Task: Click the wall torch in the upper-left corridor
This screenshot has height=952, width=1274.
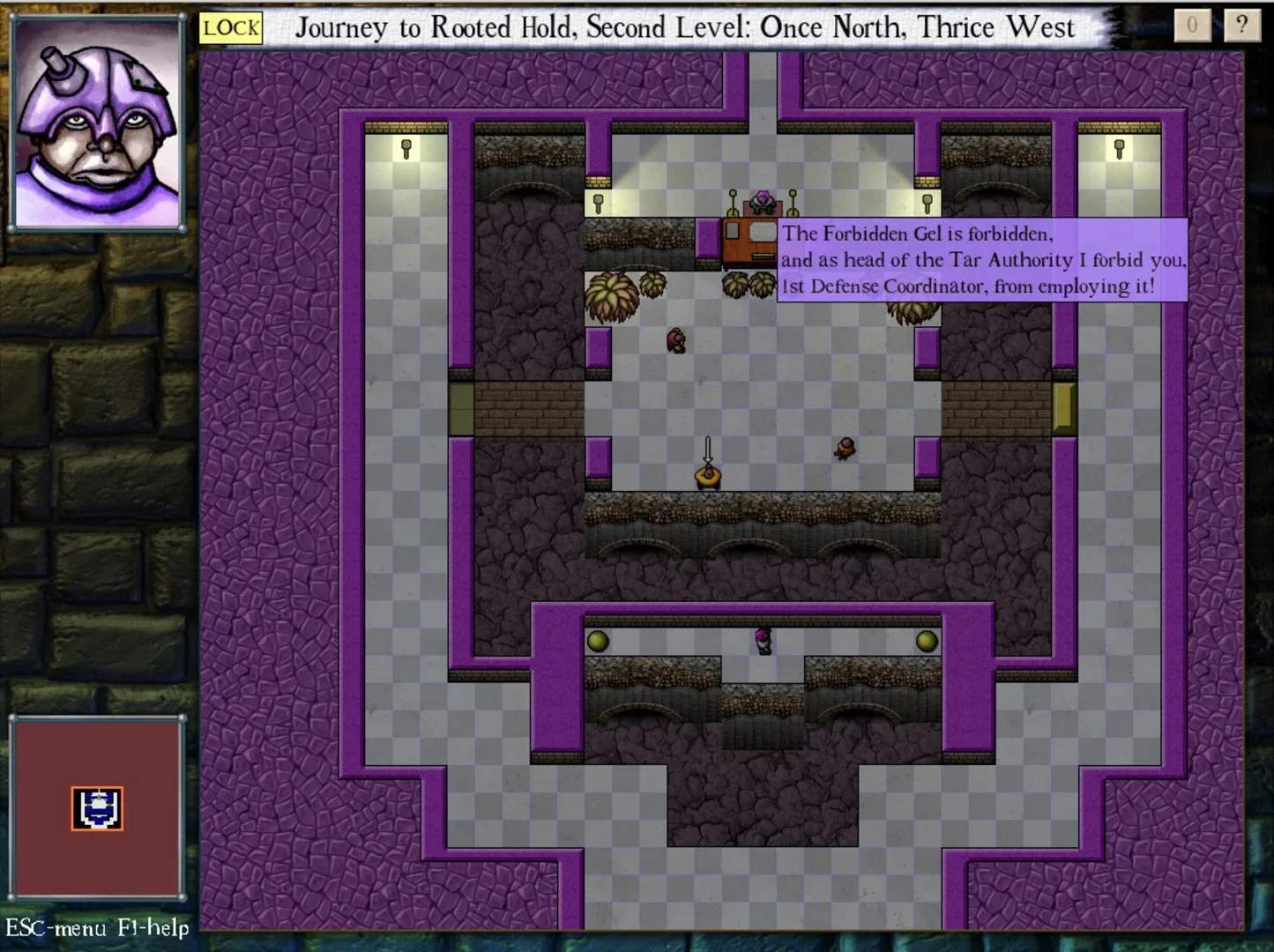Action: coord(406,147)
